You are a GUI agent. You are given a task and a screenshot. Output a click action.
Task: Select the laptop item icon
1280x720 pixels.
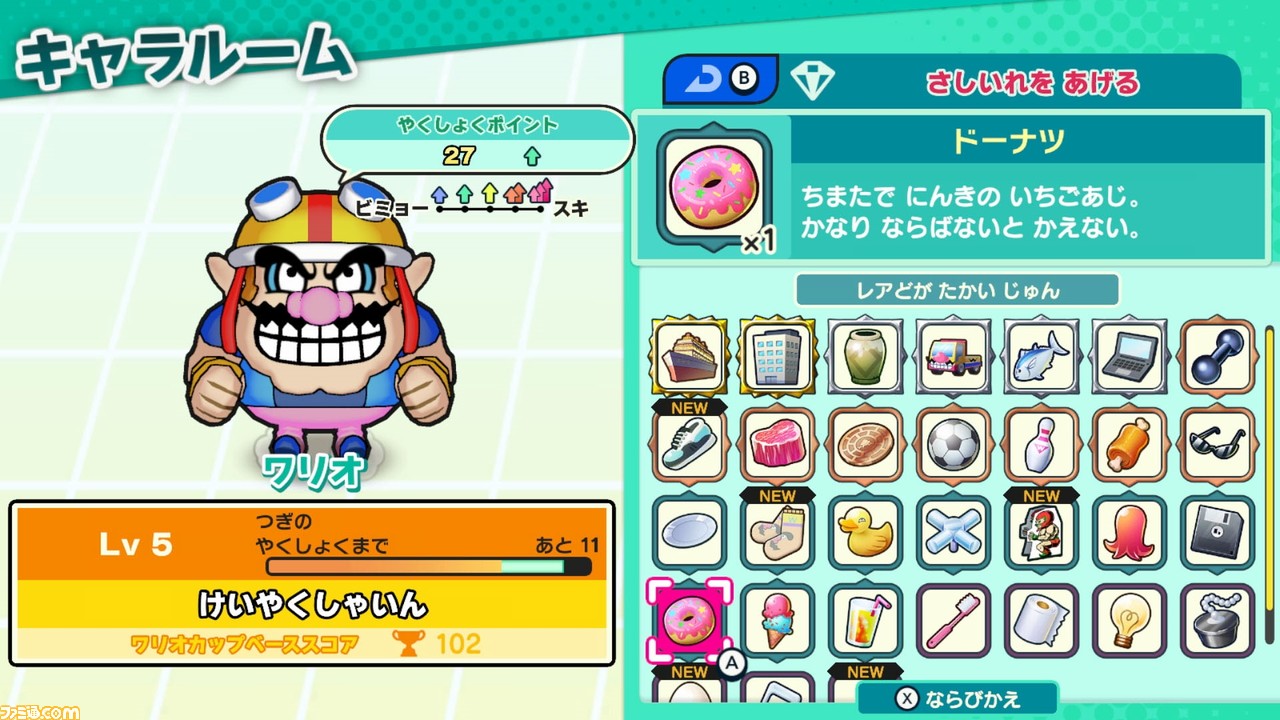tap(1128, 357)
